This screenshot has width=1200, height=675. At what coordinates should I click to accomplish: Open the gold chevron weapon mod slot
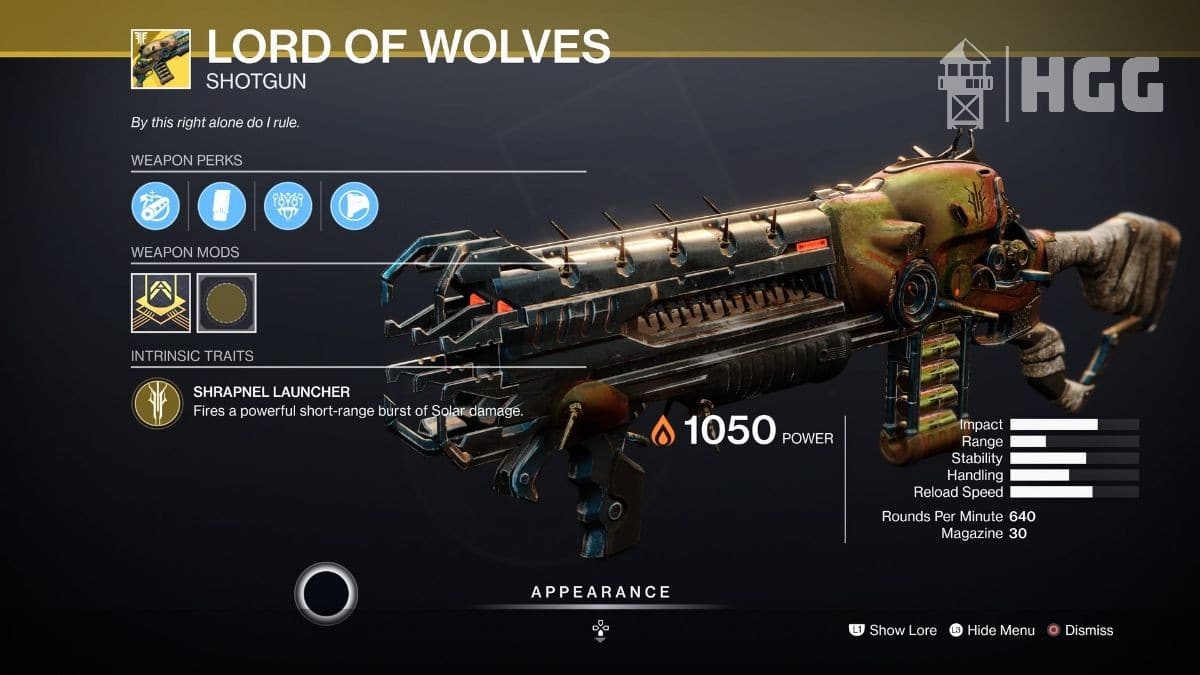point(160,302)
